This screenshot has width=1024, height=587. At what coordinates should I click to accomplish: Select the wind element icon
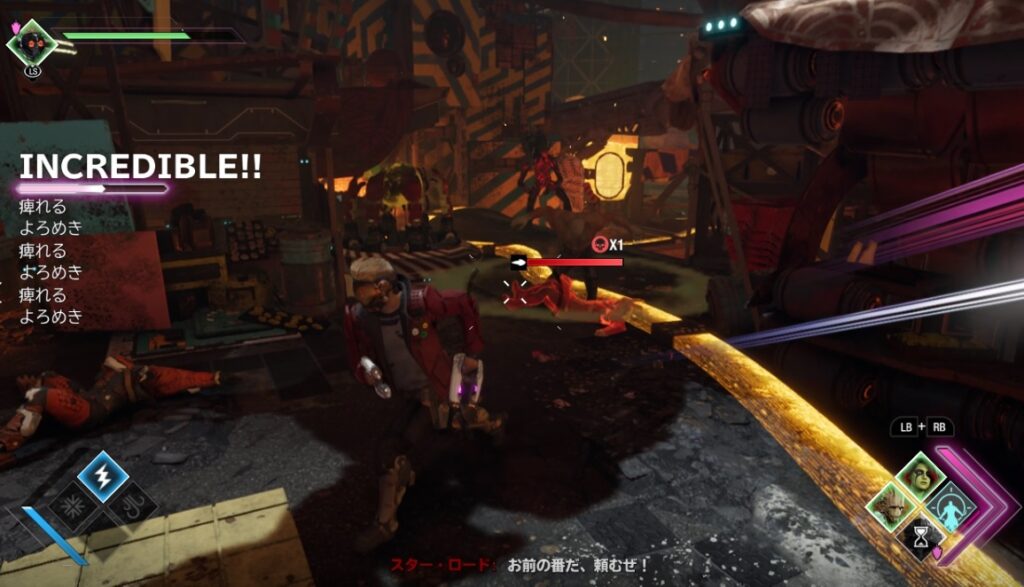[x=133, y=506]
